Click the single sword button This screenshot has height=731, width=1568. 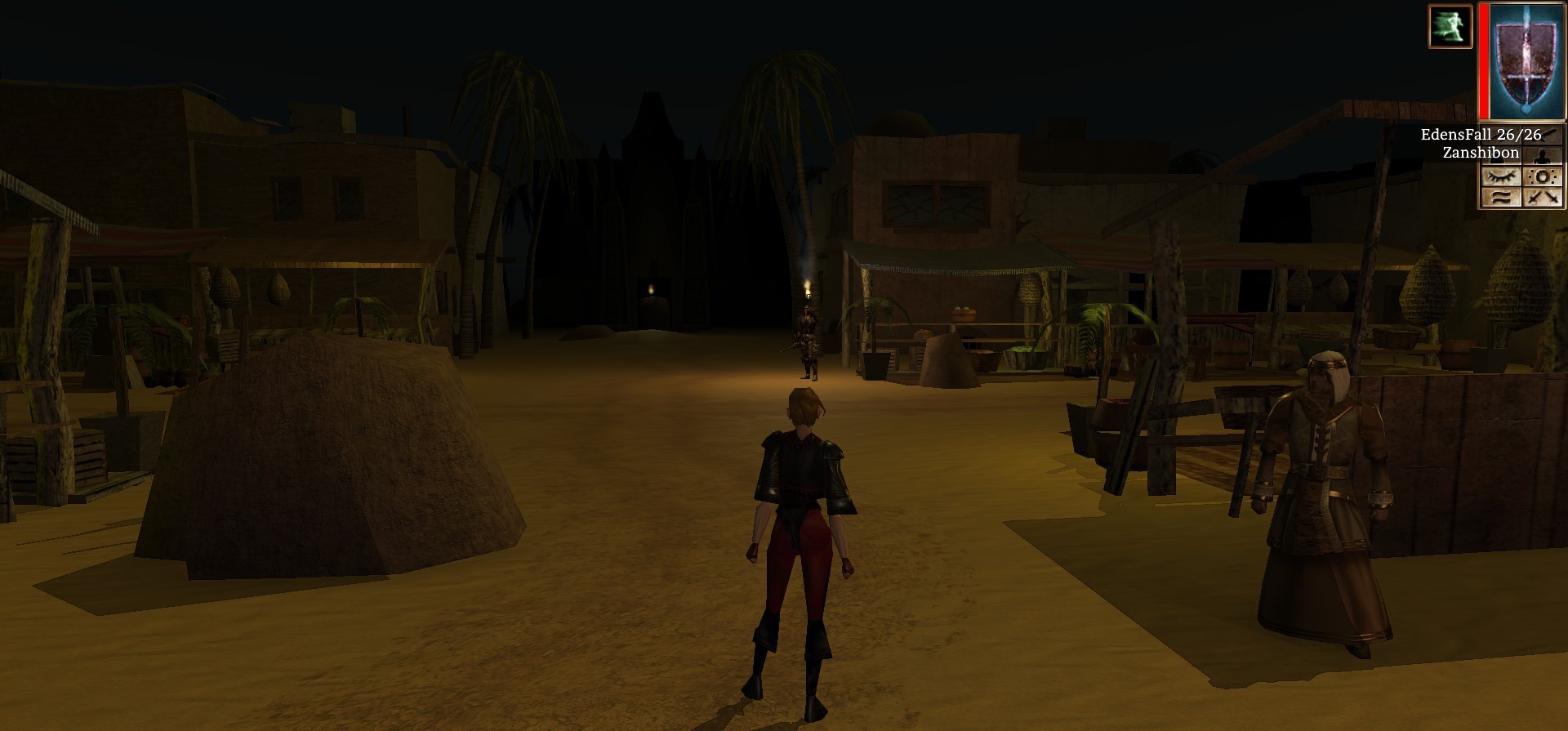pyautogui.click(x=1543, y=136)
